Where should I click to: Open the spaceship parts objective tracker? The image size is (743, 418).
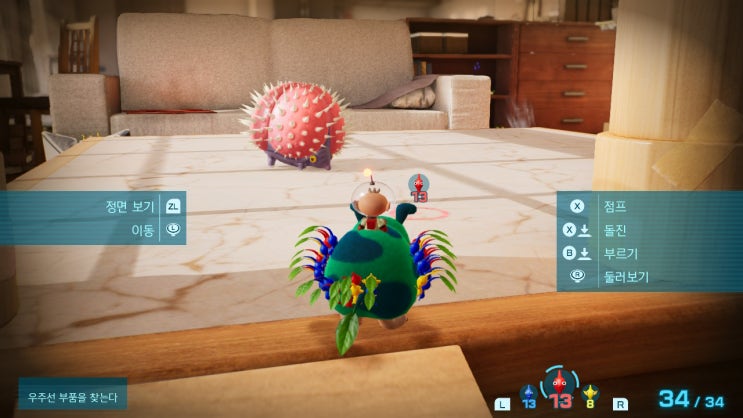coord(72,397)
